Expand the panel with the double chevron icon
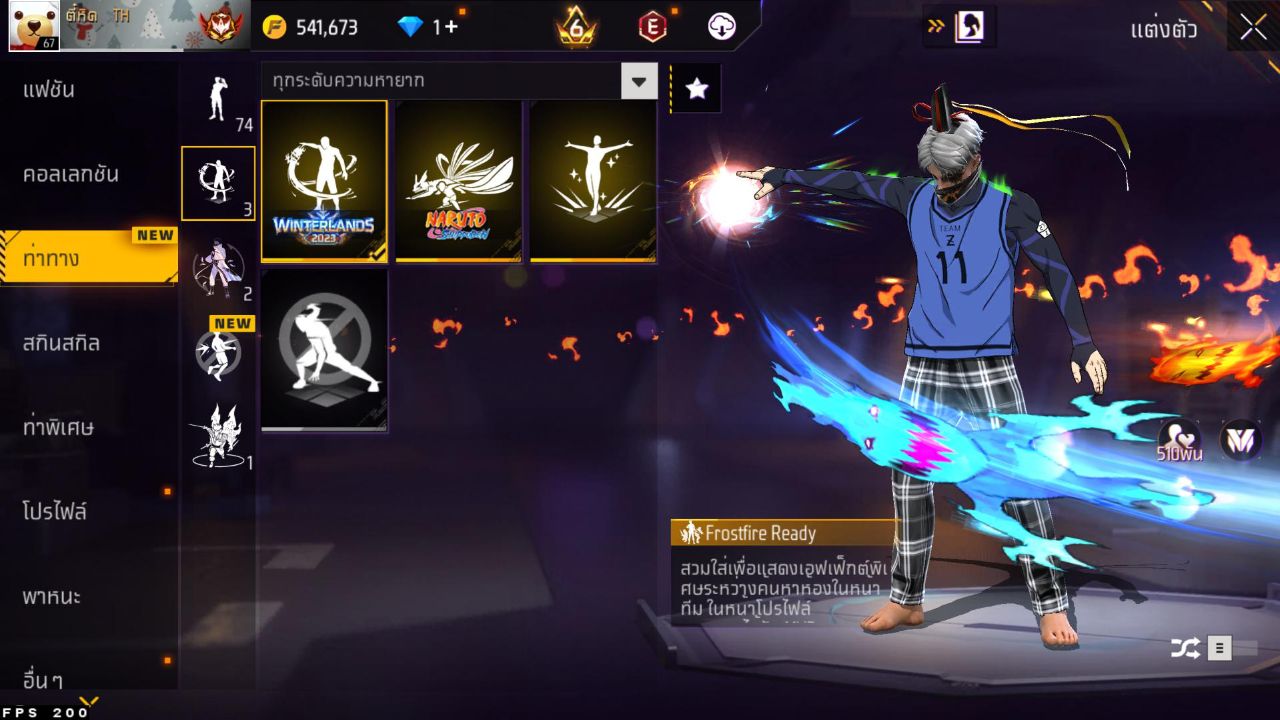 click(x=934, y=27)
